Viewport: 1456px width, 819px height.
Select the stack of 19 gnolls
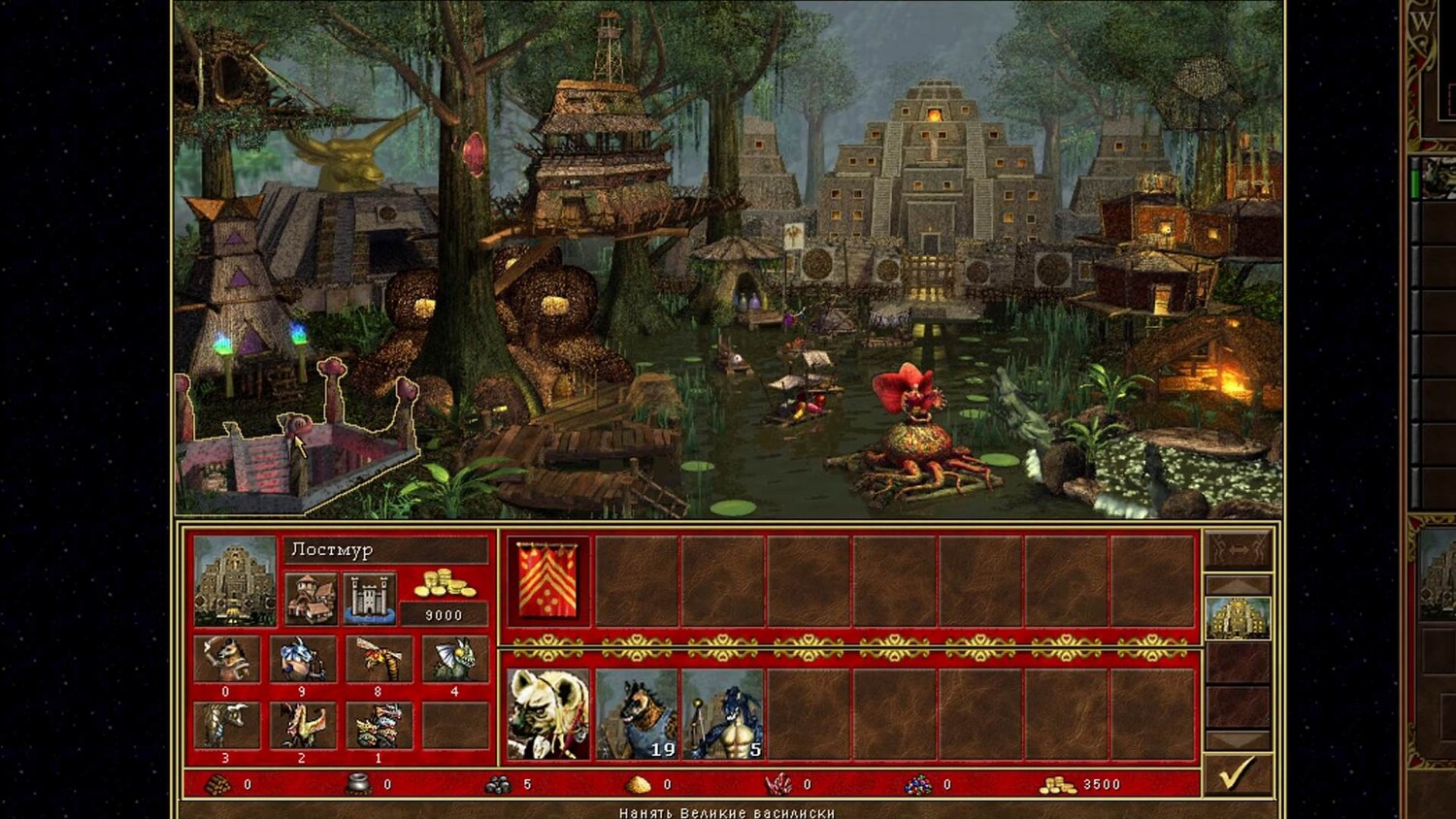point(636,714)
